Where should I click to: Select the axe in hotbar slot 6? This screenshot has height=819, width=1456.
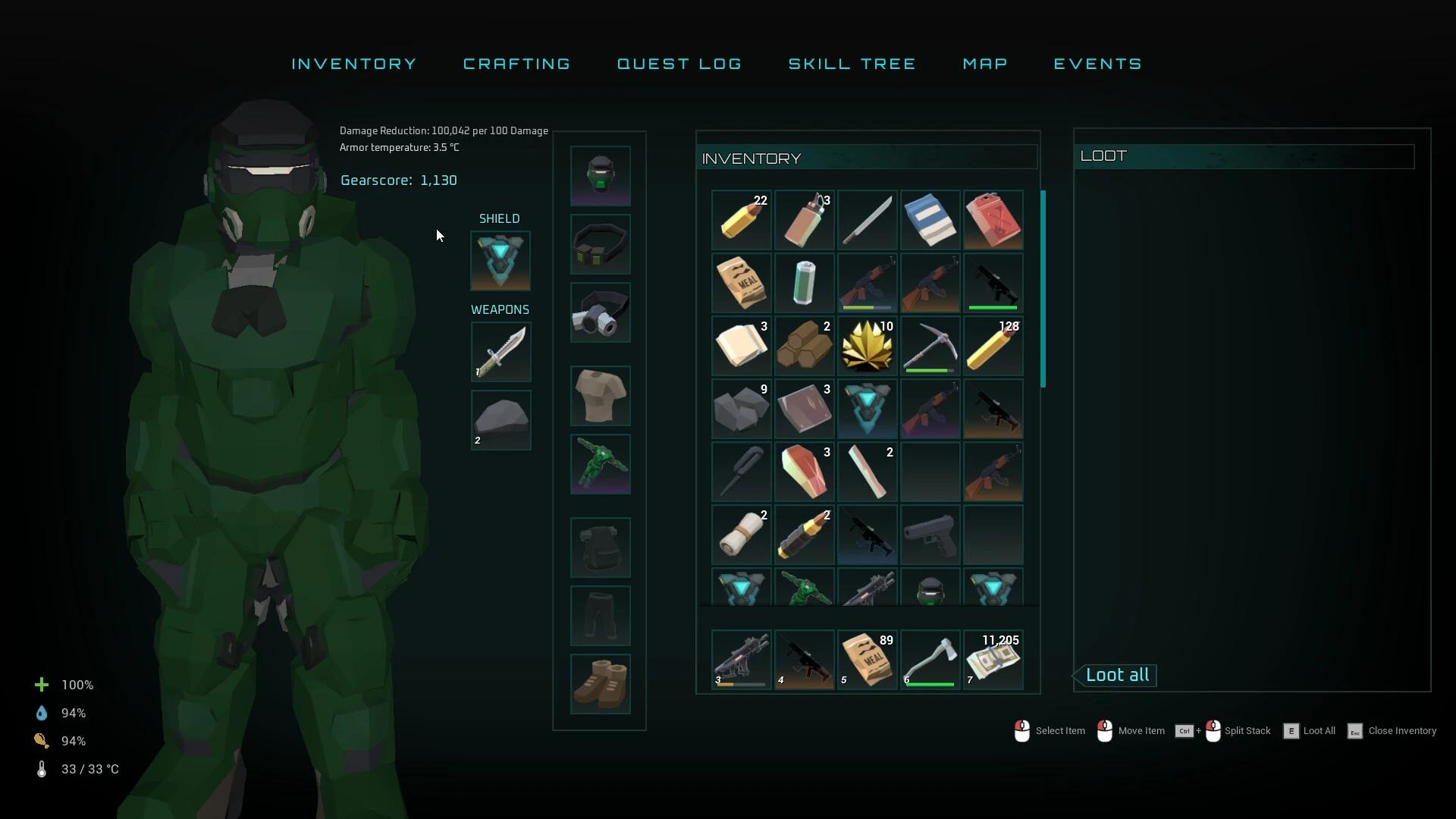pyautogui.click(x=930, y=659)
